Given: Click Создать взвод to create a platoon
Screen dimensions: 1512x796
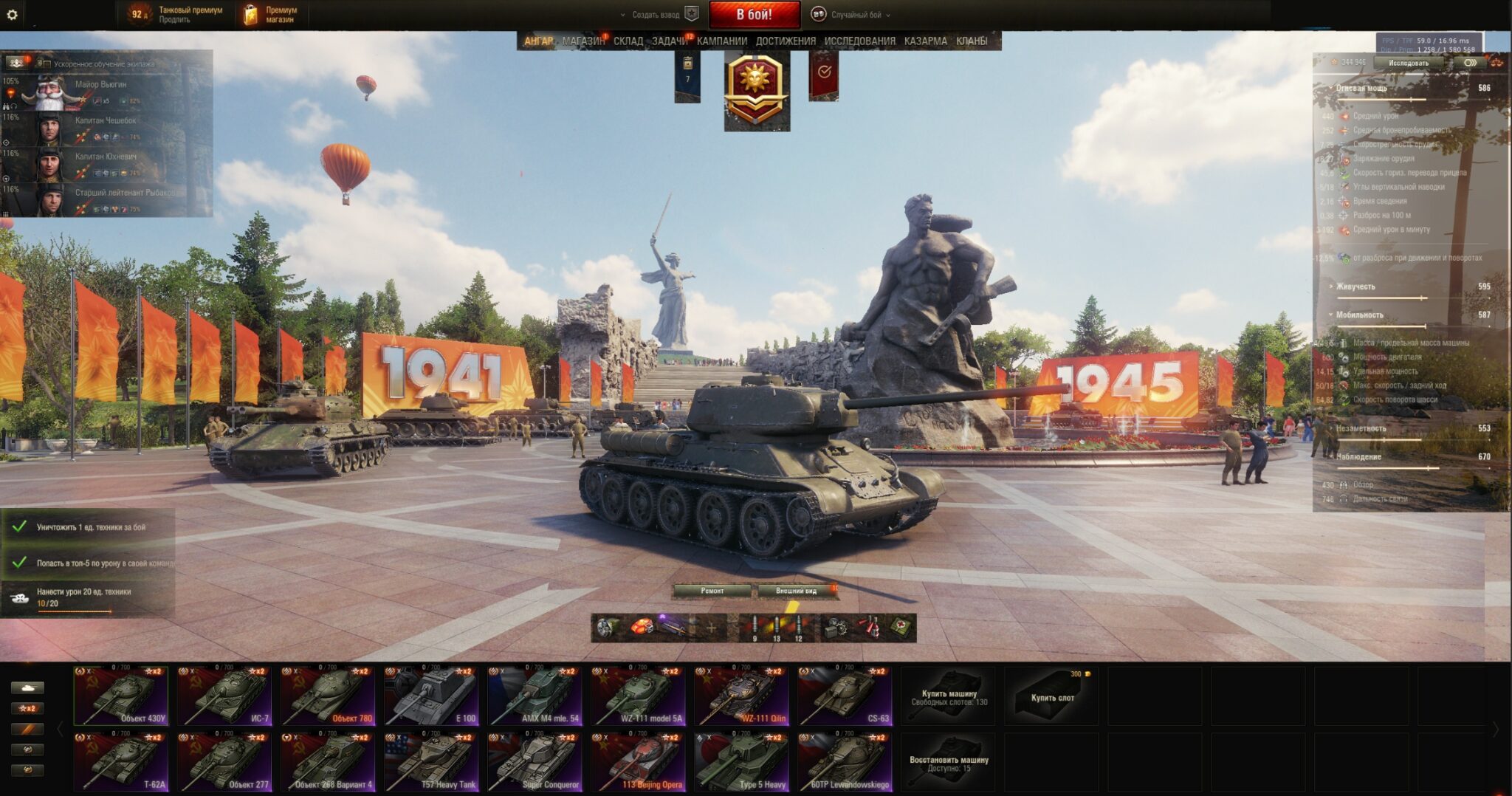Looking at the screenshot, I should coord(656,15).
